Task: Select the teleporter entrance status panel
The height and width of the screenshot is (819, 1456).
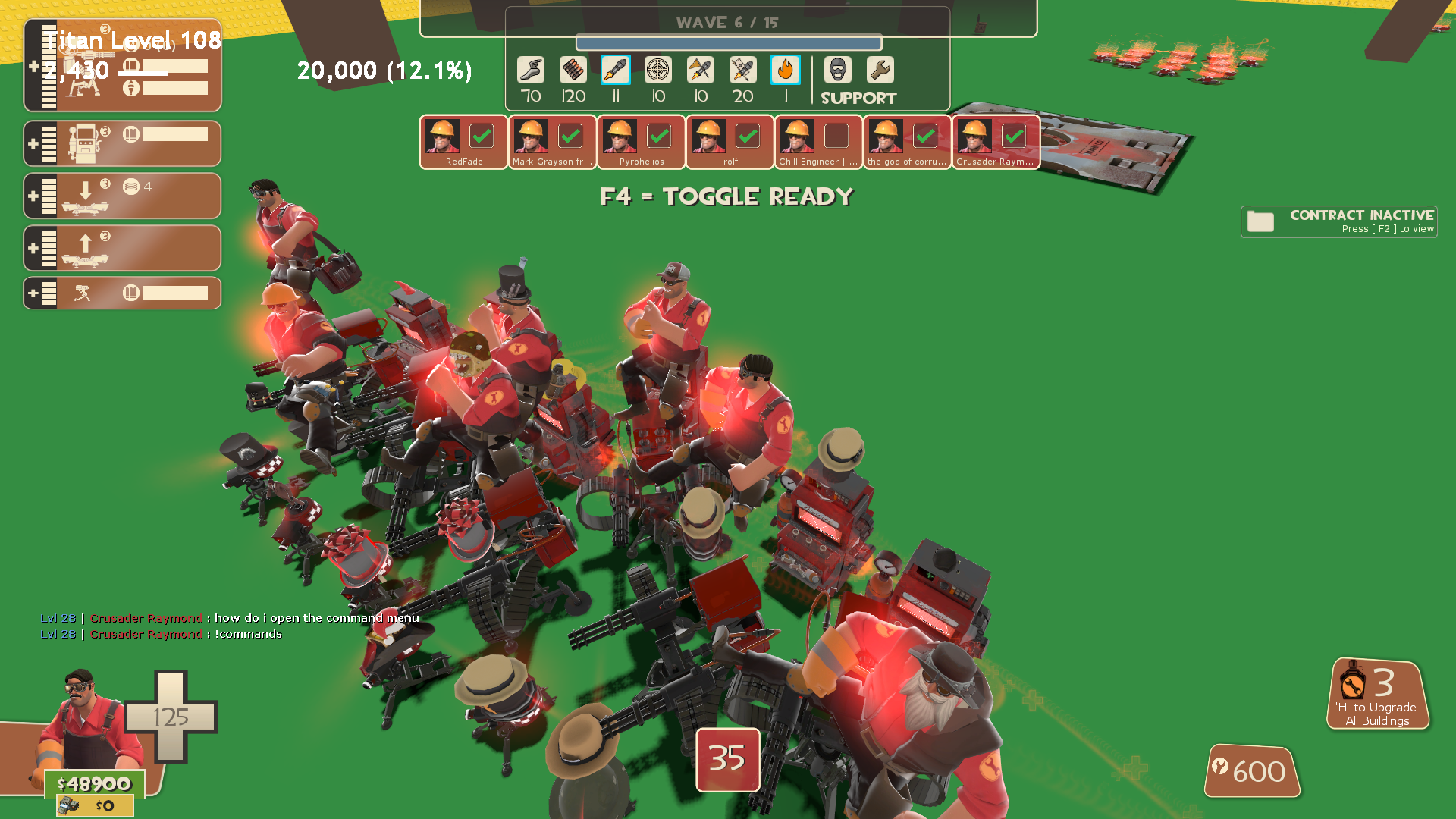Action: coord(123,196)
